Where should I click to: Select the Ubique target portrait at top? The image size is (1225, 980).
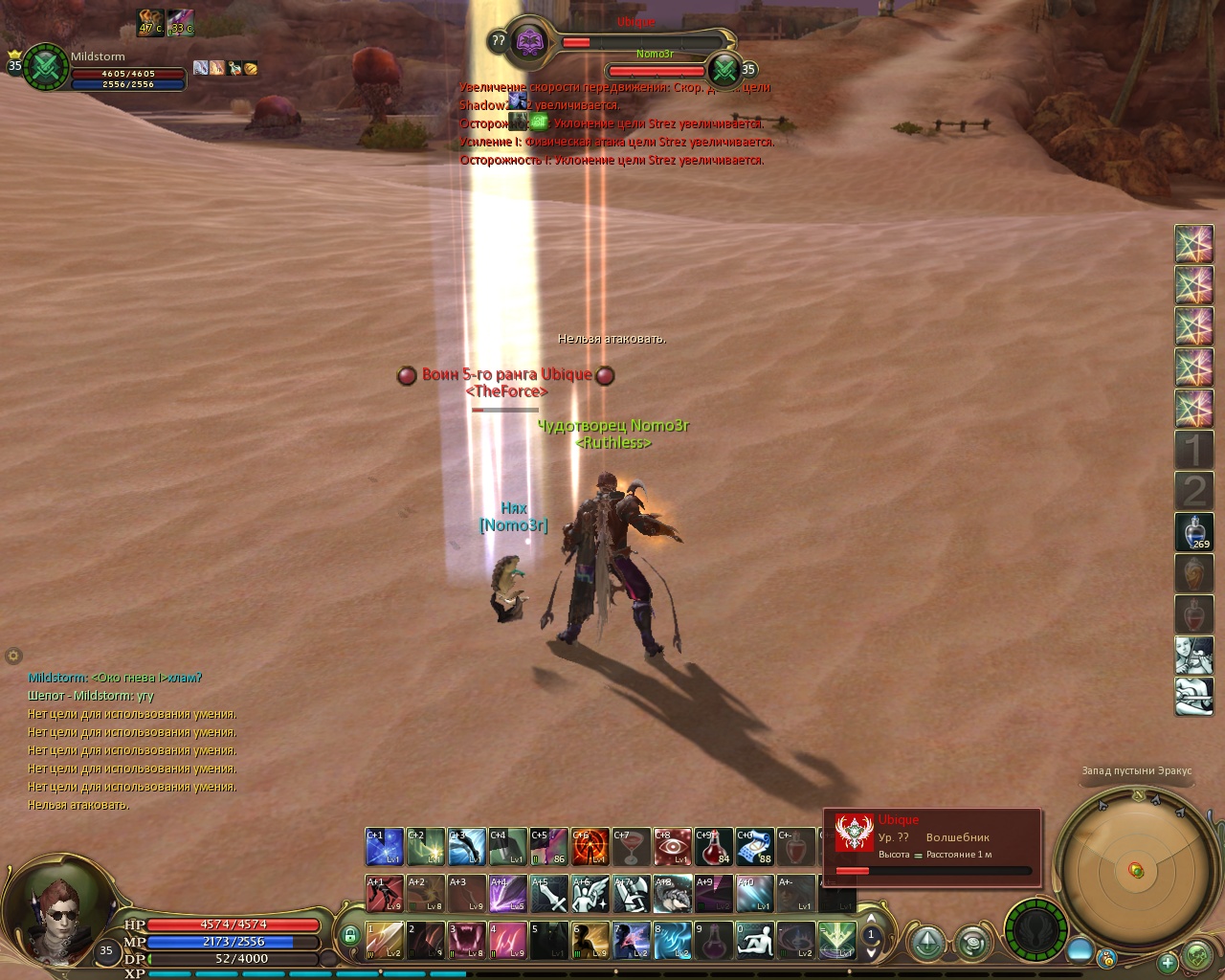click(x=529, y=41)
